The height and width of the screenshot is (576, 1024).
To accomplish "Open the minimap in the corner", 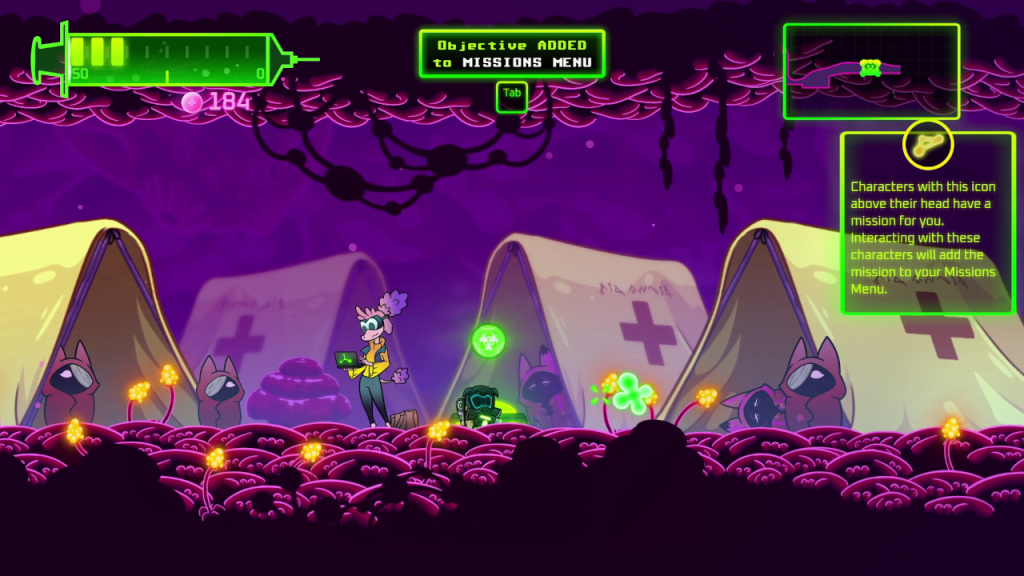I will tap(871, 71).
